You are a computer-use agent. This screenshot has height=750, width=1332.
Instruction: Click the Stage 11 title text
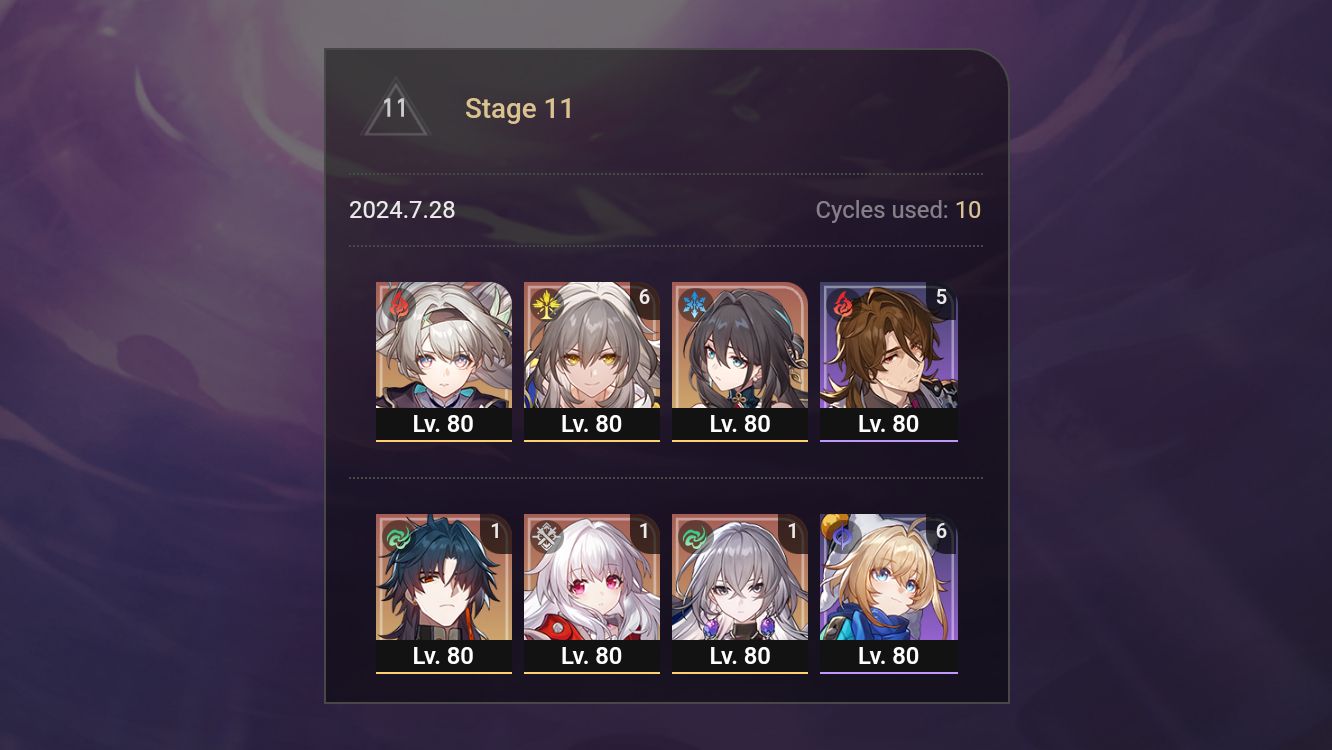coord(519,108)
